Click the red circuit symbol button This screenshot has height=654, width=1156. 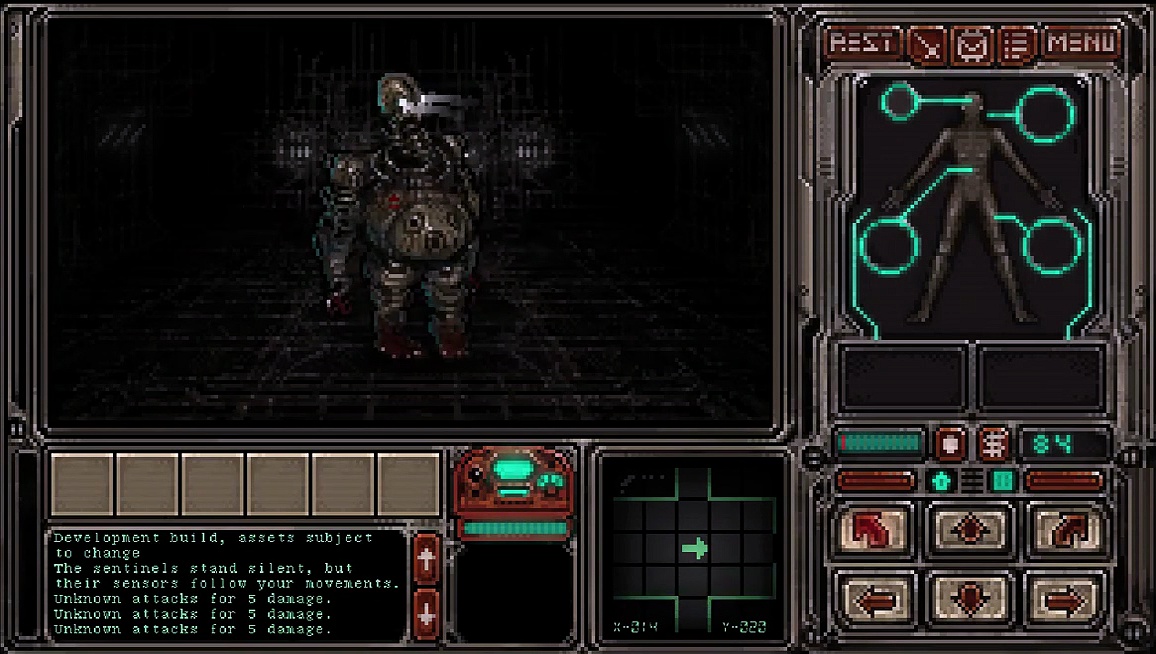pos(993,442)
